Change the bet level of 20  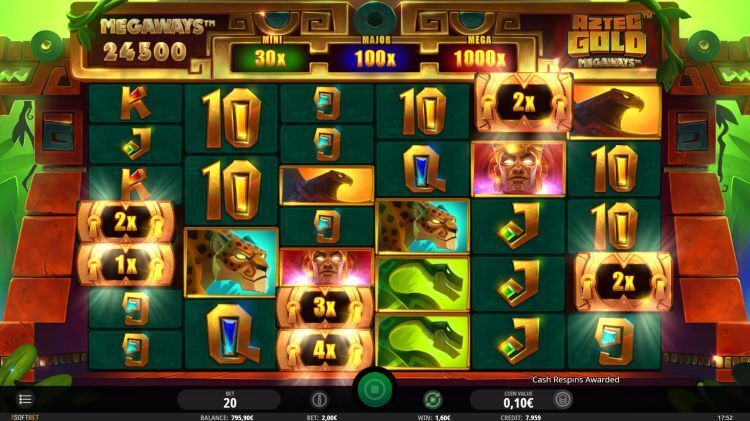[229, 399]
